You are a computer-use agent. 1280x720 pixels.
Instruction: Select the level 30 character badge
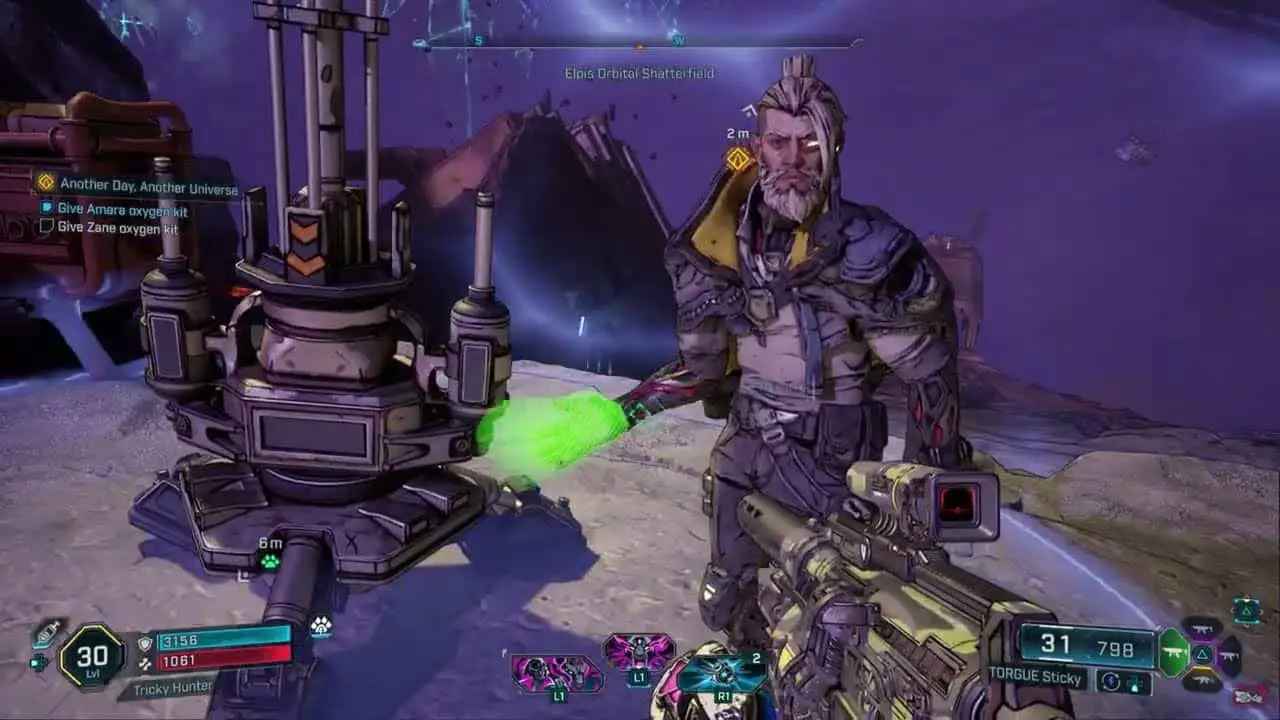[x=91, y=656]
